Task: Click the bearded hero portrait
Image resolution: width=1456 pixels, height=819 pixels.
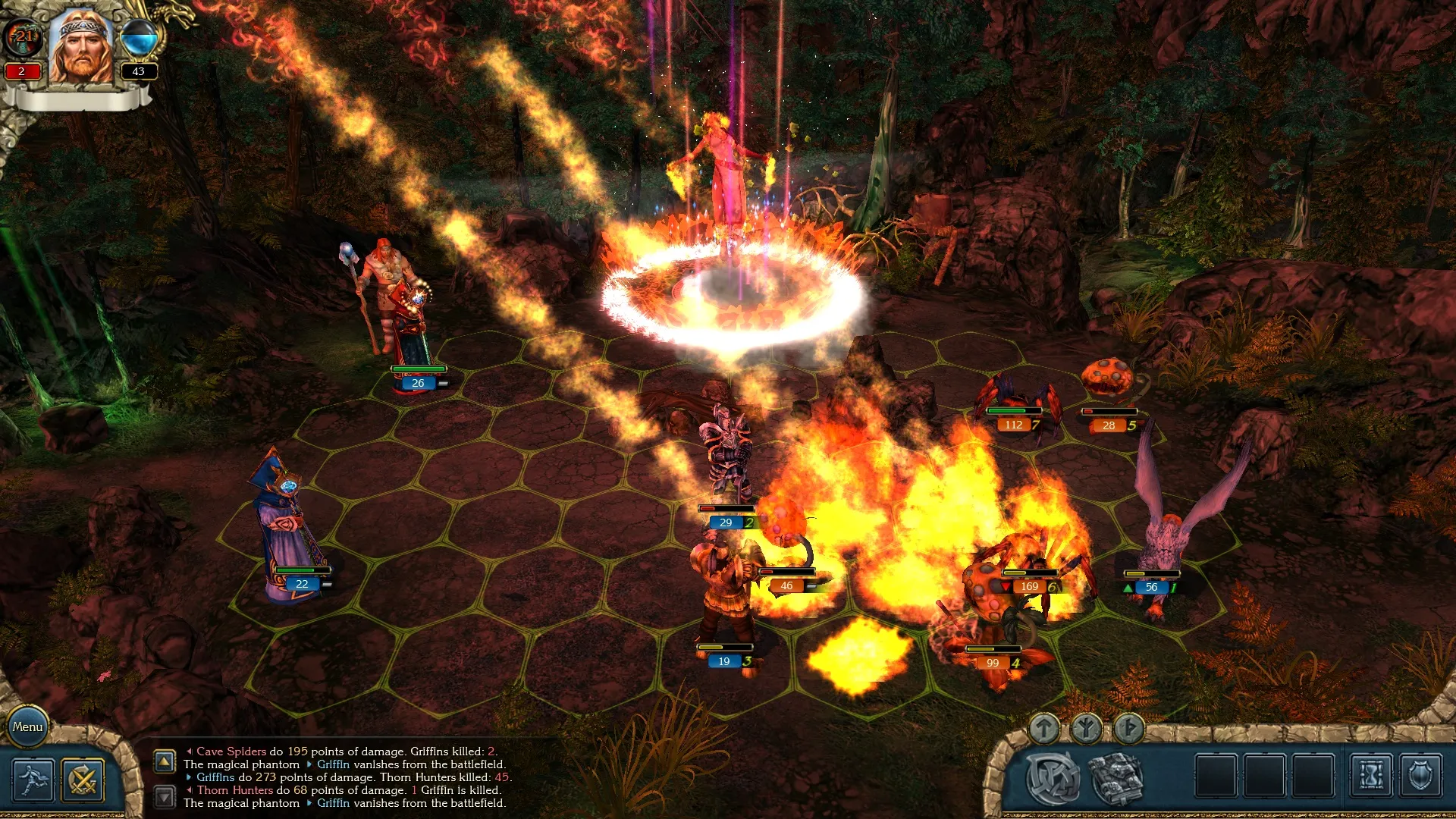Action: (81, 47)
